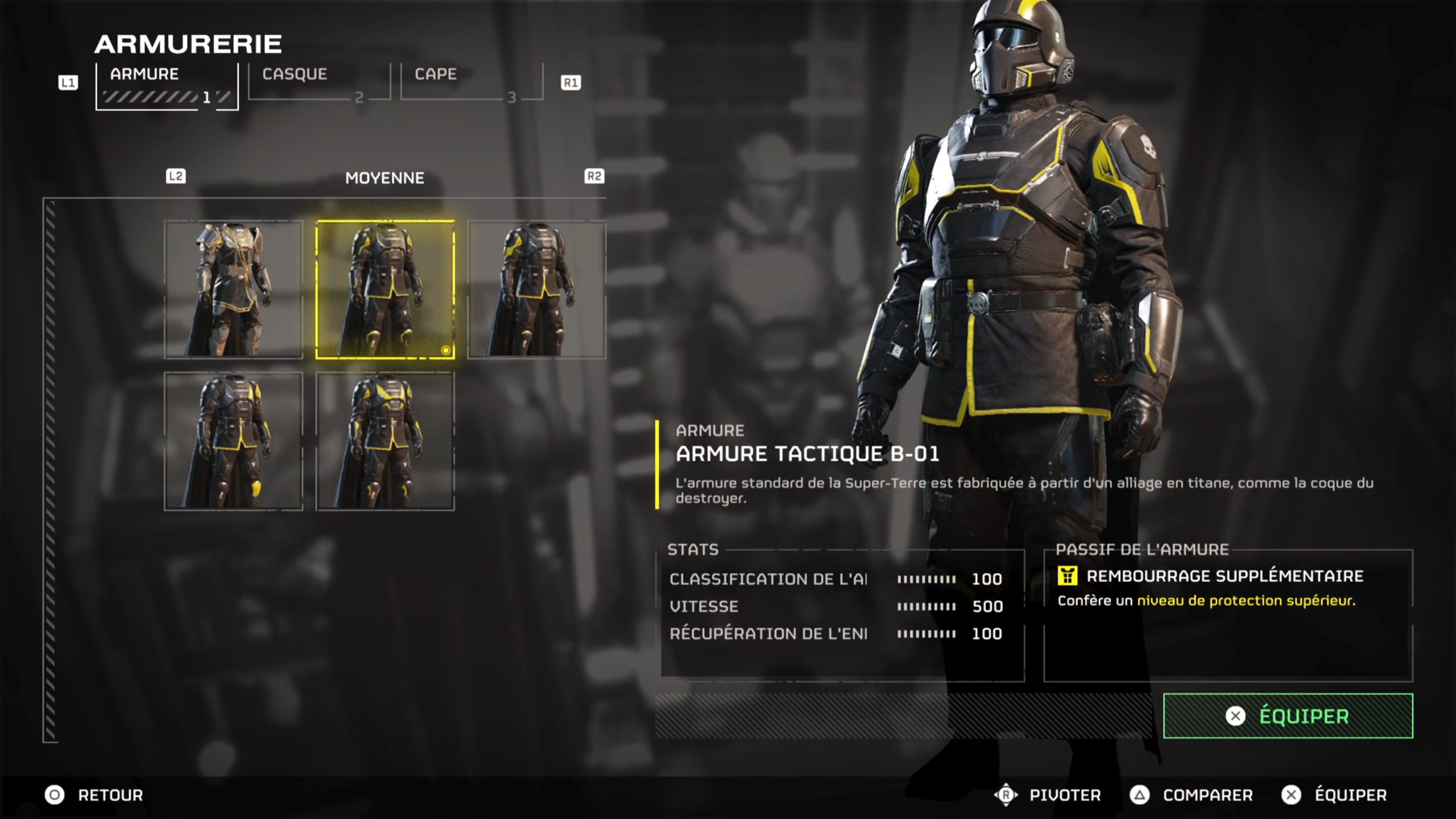
Task: Click the RETOUR label
Action: click(x=111, y=795)
